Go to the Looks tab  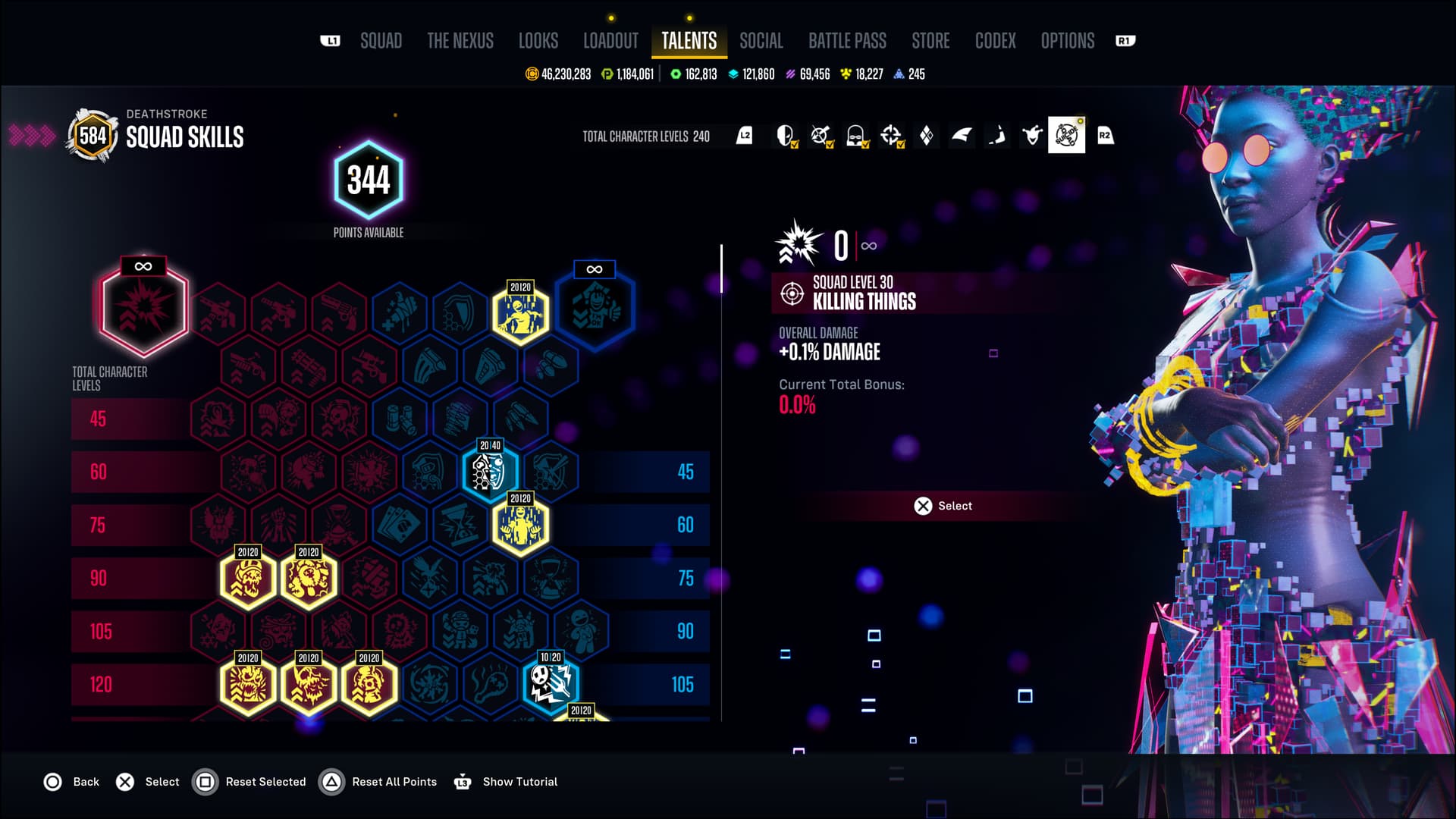click(538, 41)
